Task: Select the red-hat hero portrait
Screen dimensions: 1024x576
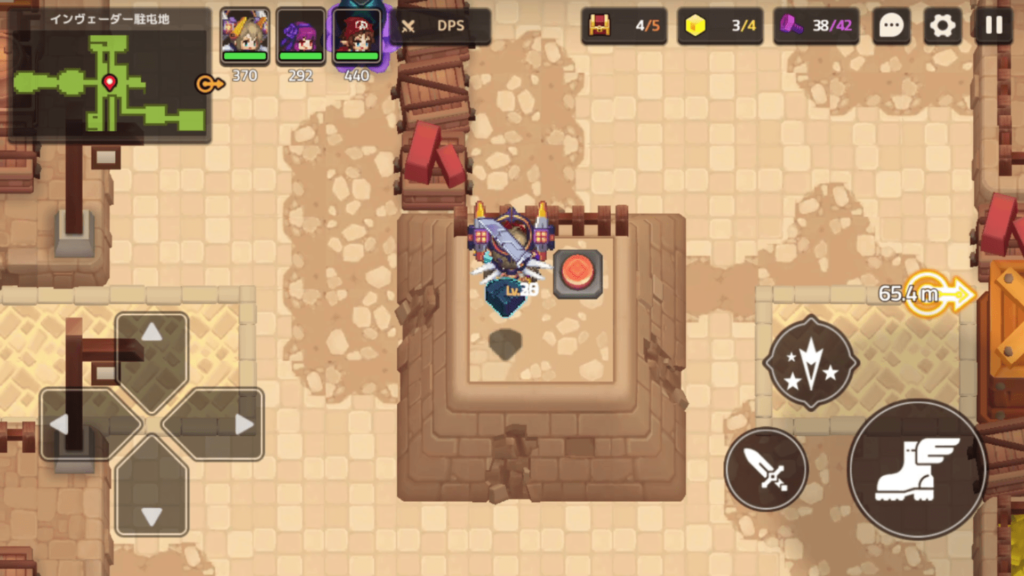Action: [357, 33]
